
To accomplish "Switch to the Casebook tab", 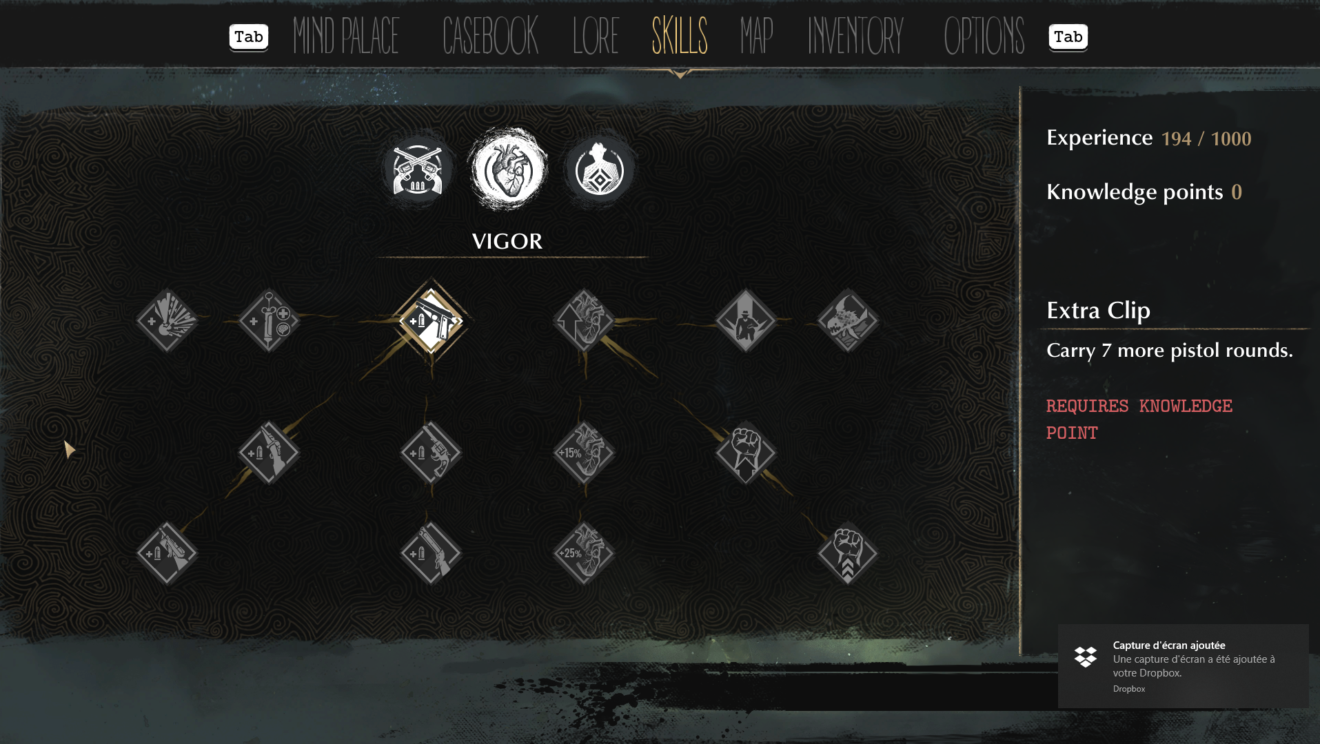I will 490,37.
